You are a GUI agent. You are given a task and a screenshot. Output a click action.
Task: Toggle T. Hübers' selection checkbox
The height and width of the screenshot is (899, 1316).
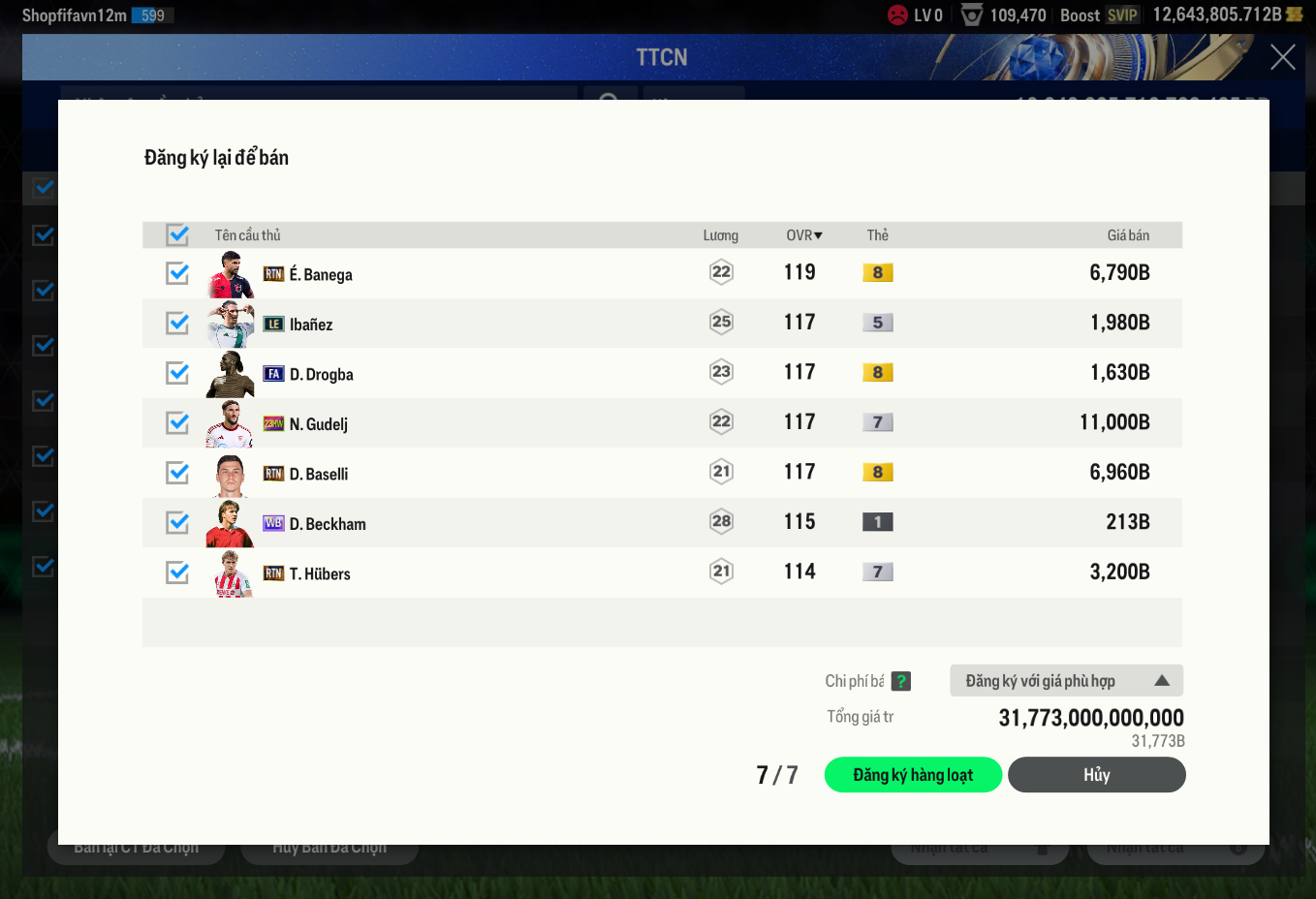tap(177, 573)
